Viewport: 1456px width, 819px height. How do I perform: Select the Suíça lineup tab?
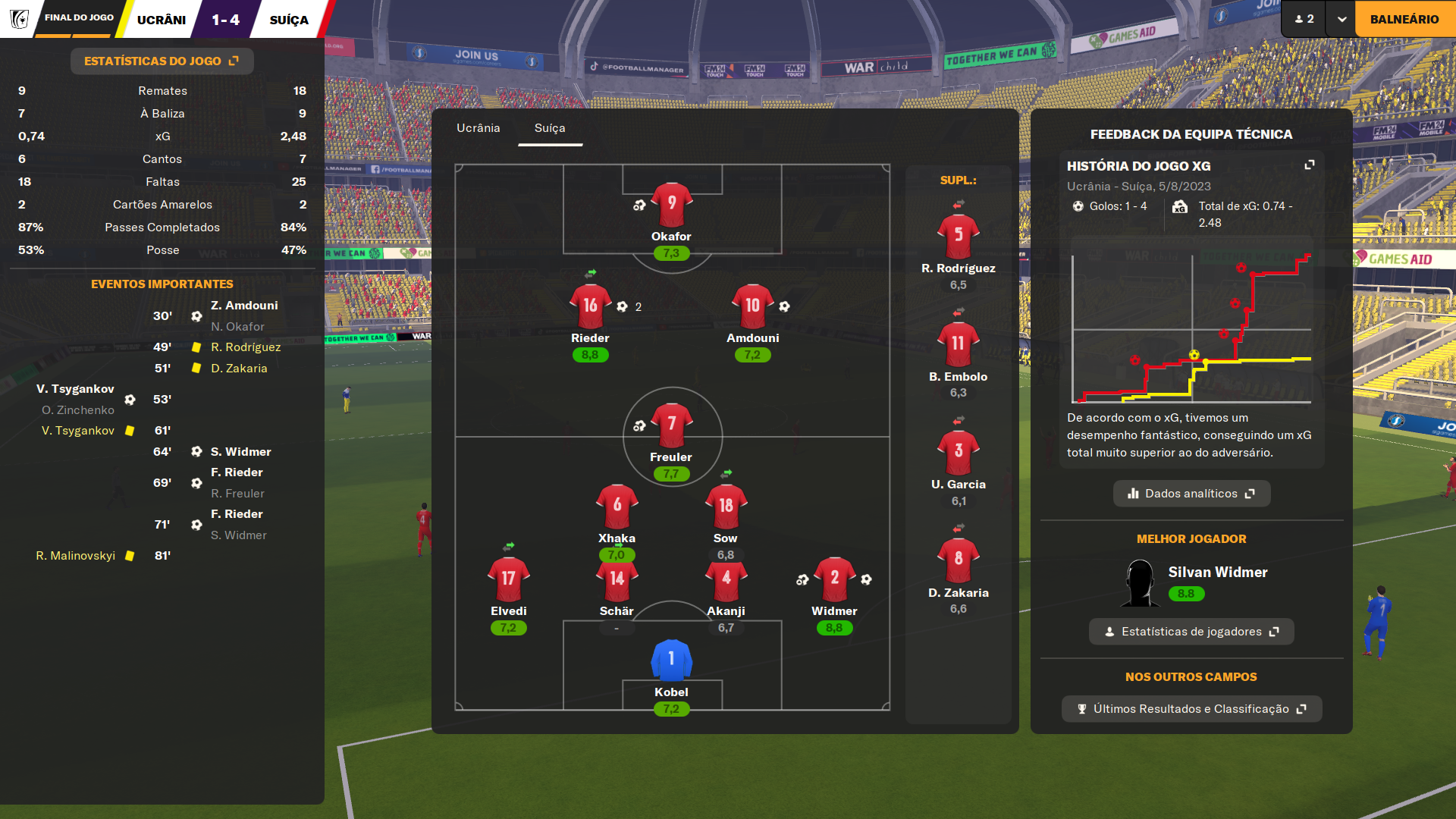click(550, 128)
